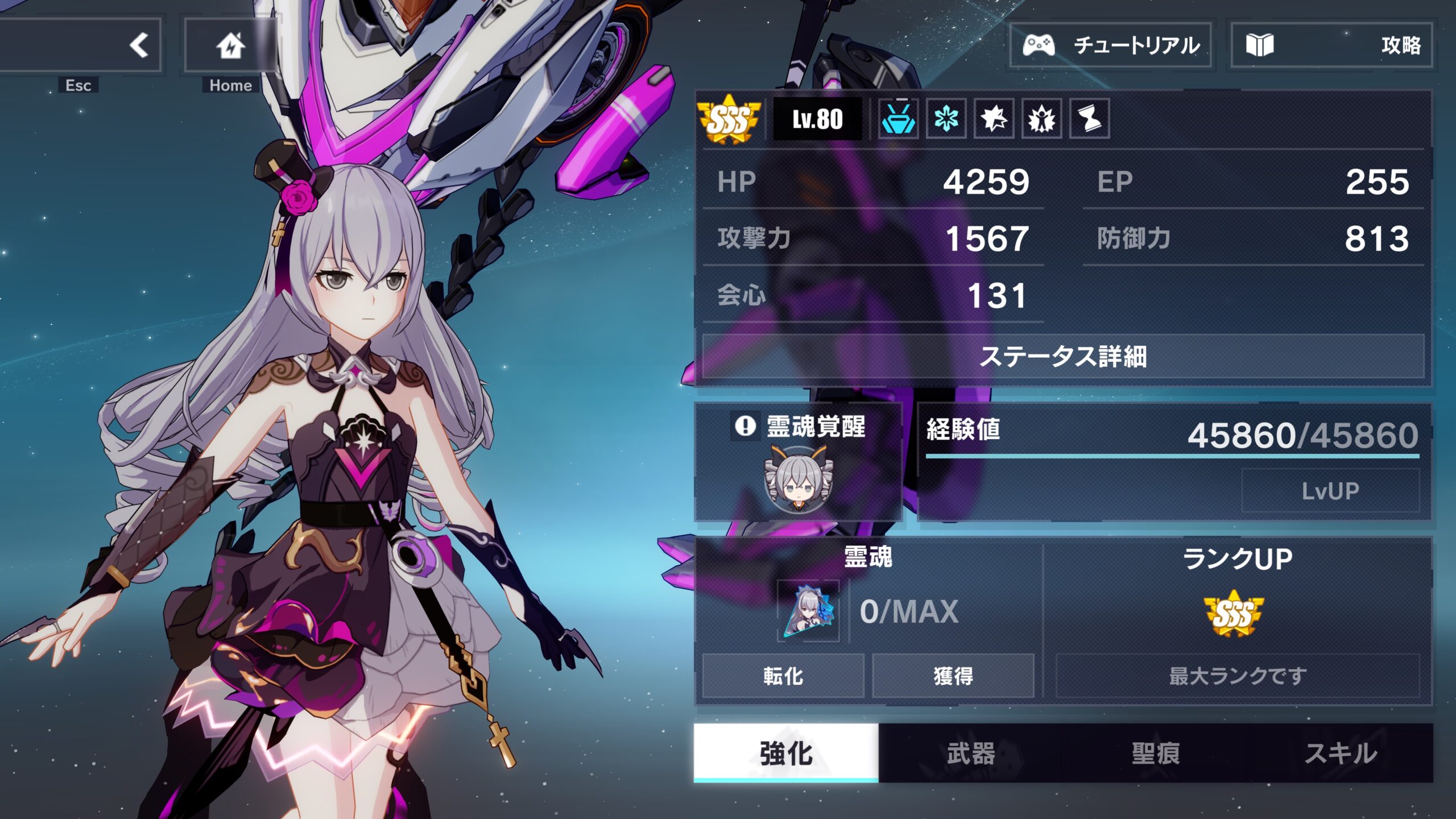Return to the Home screen
Viewport: 1456px width, 819px height.
point(230,45)
